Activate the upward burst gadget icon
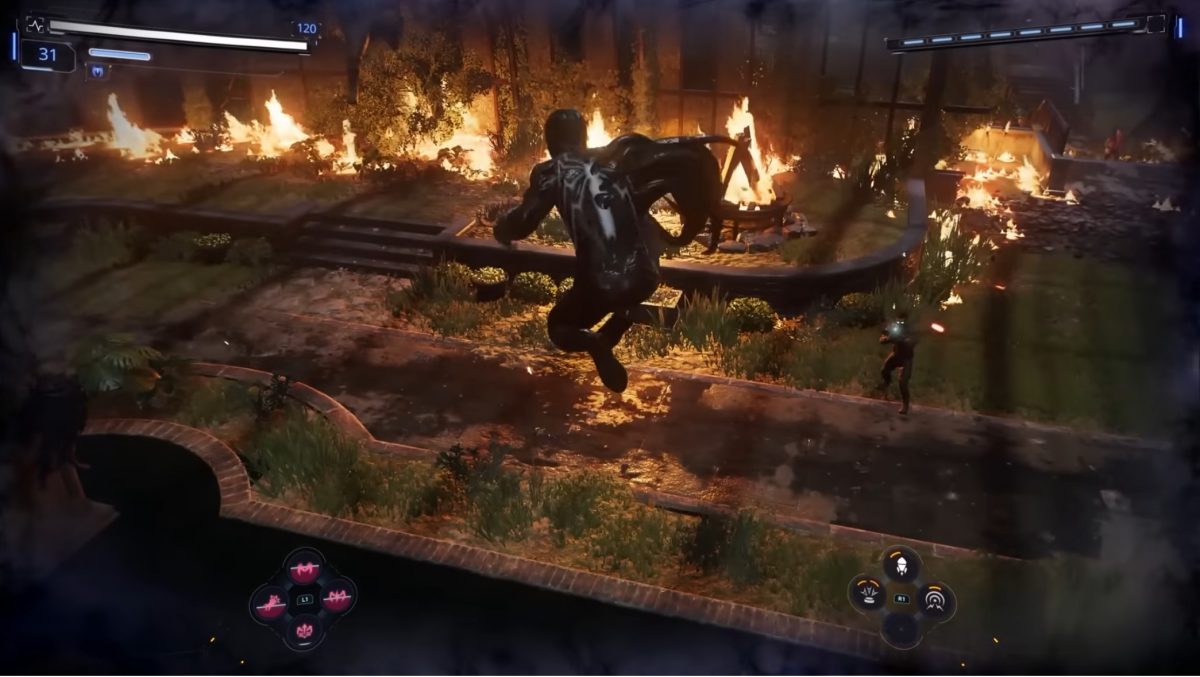The width and height of the screenshot is (1200, 677). [867, 596]
